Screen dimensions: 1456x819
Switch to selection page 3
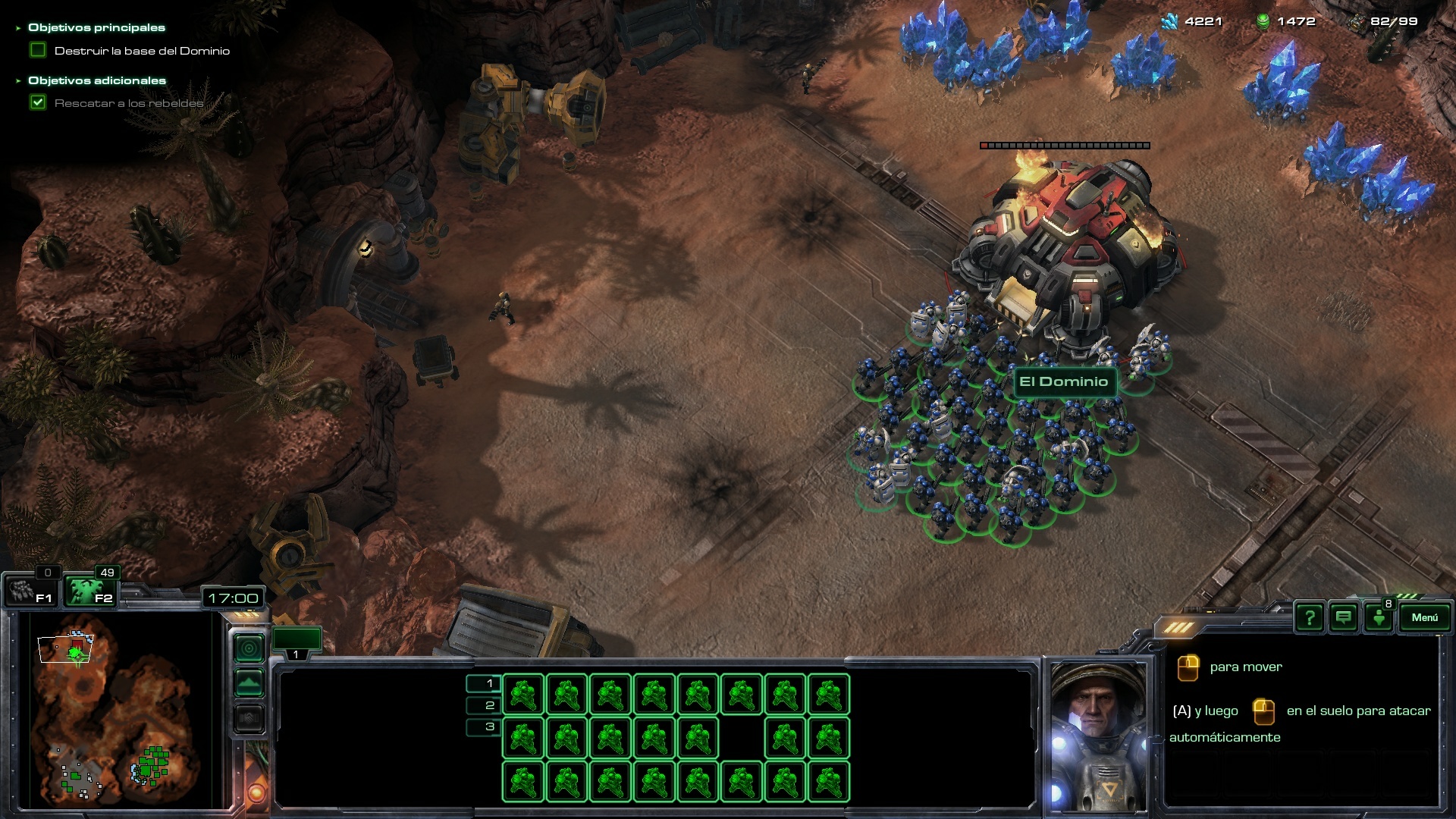coord(483,727)
